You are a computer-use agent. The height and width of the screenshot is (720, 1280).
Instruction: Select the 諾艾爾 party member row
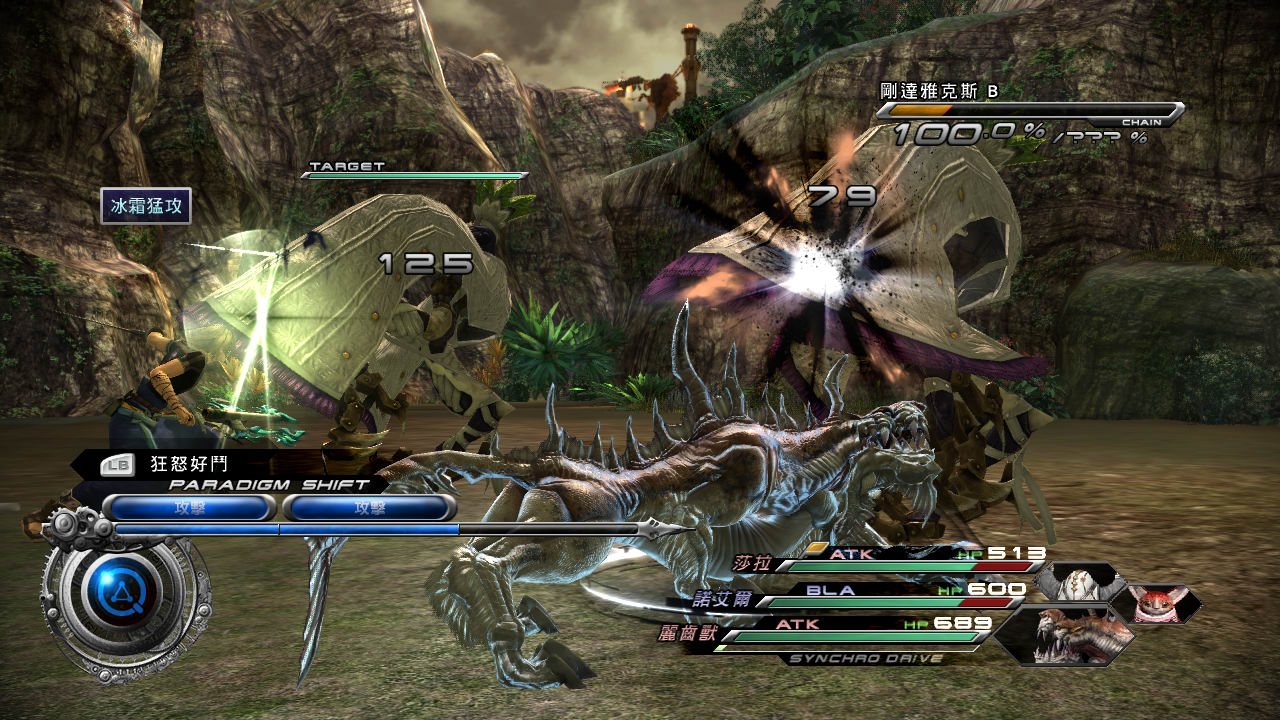(x=860, y=597)
